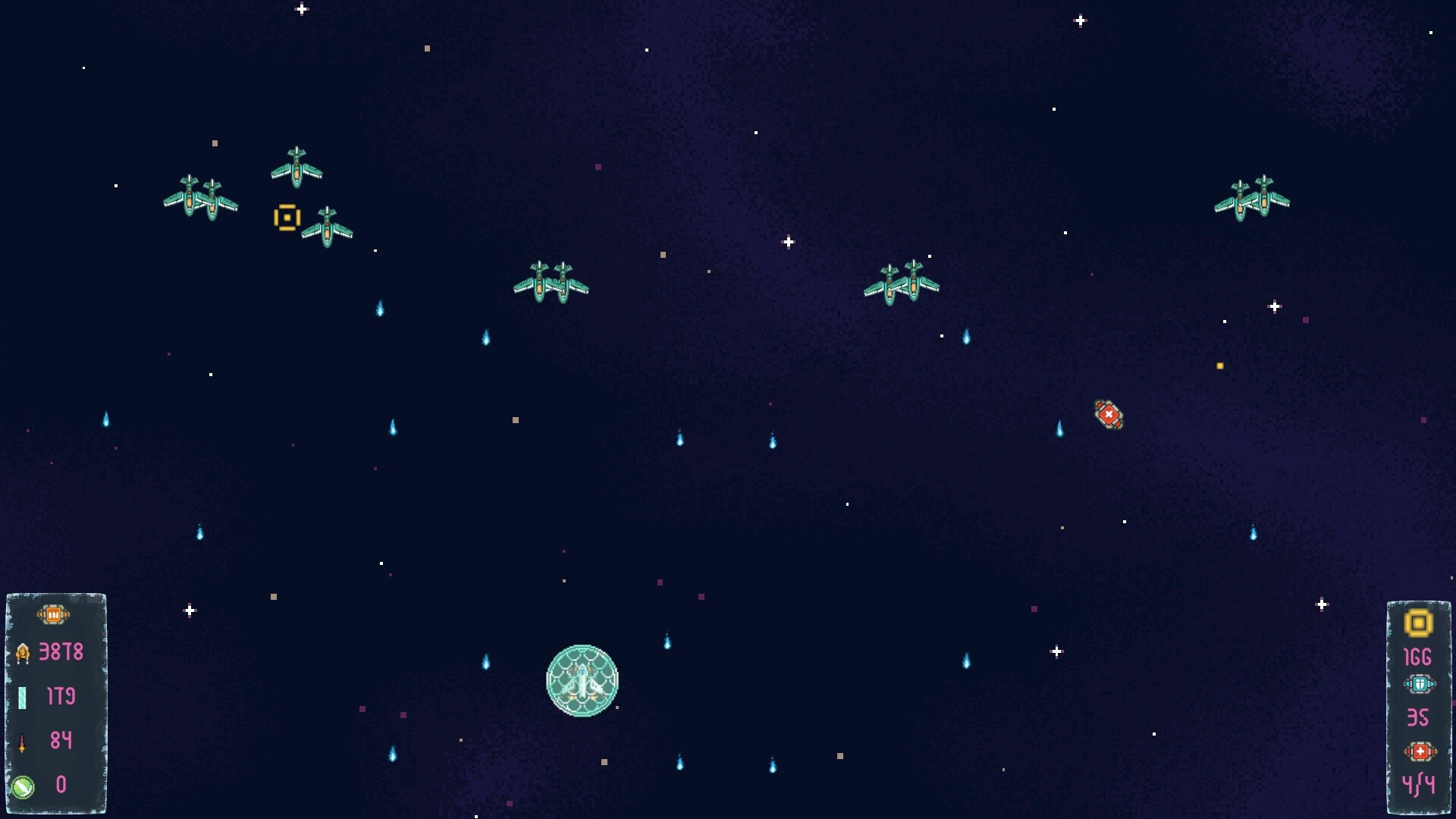Screen dimensions: 1456x819
Task: Click the lone fighter at the top left
Action: pyautogui.click(x=296, y=165)
